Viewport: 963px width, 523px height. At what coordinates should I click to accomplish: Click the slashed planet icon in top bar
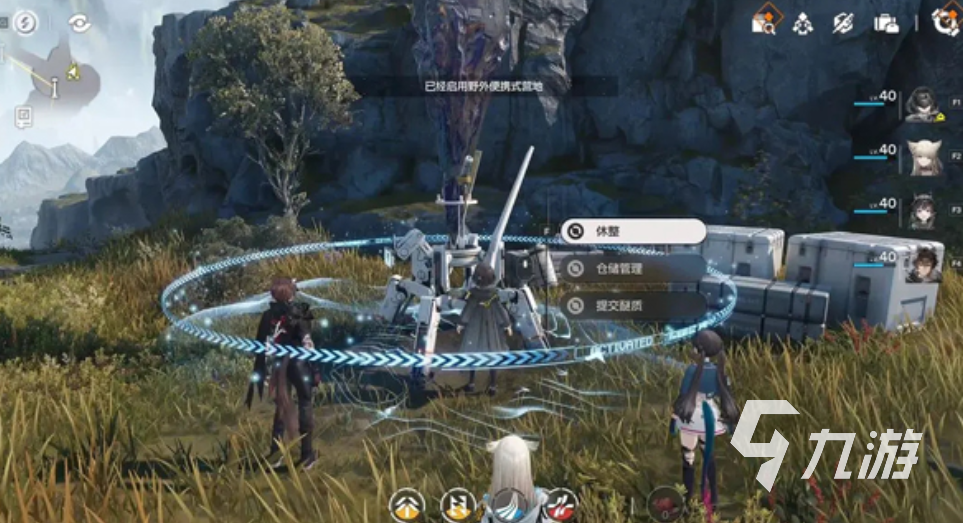tap(845, 23)
